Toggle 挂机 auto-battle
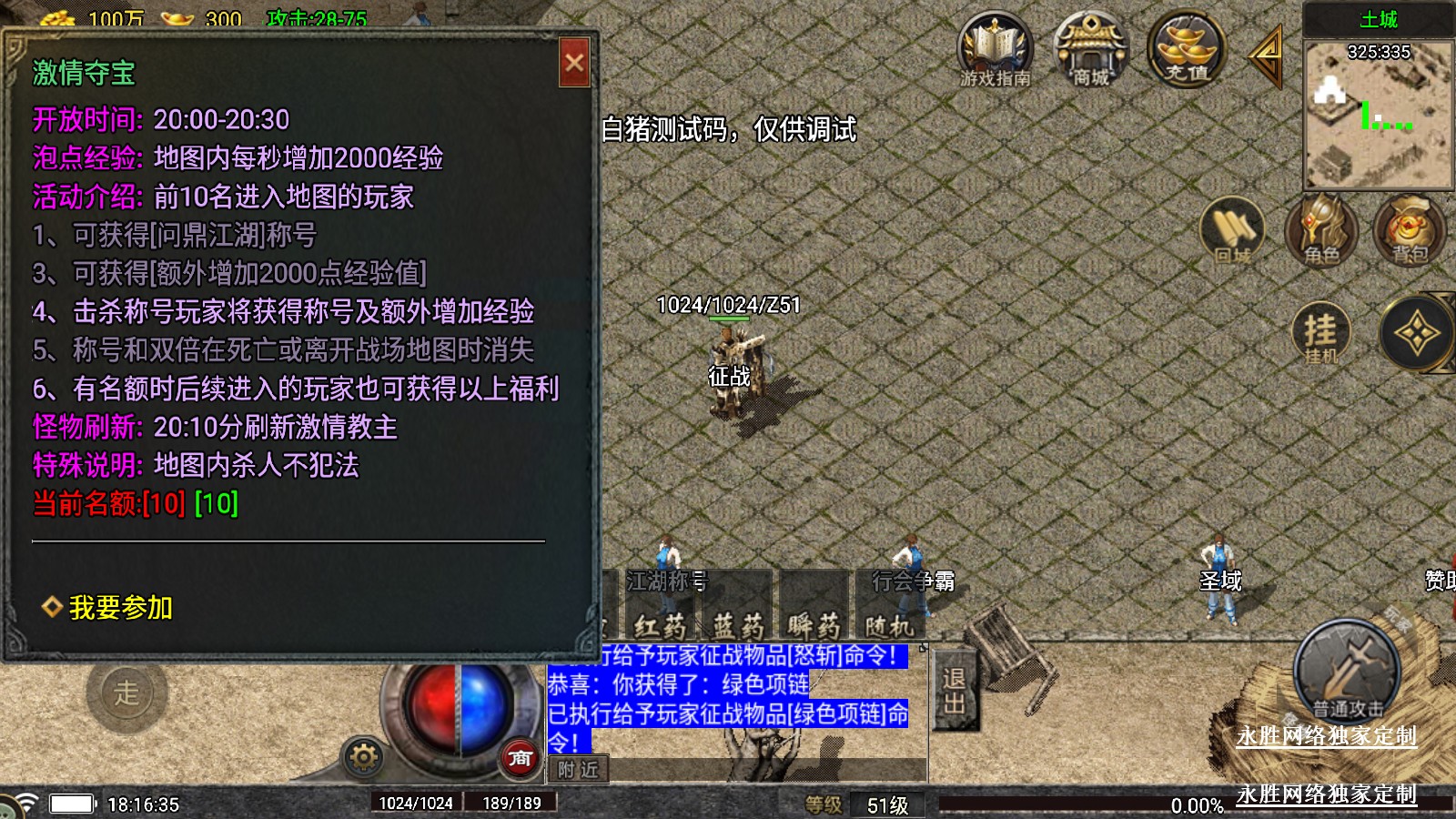The height and width of the screenshot is (819, 1456). click(1320, 333)
